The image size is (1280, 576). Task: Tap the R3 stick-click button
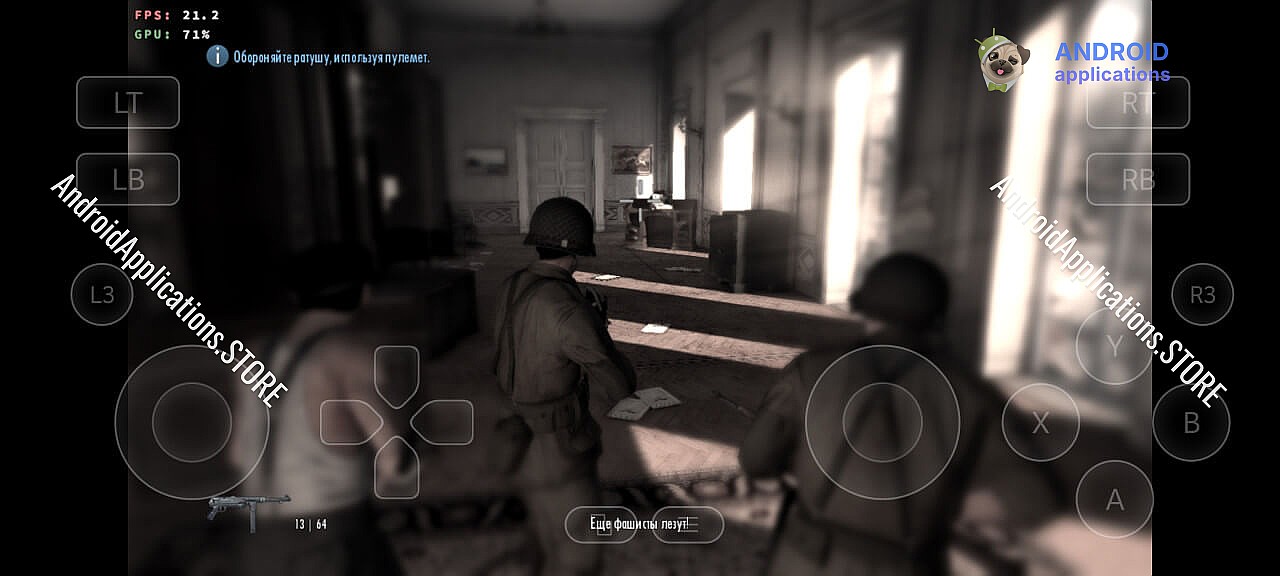coord(1202,294)
